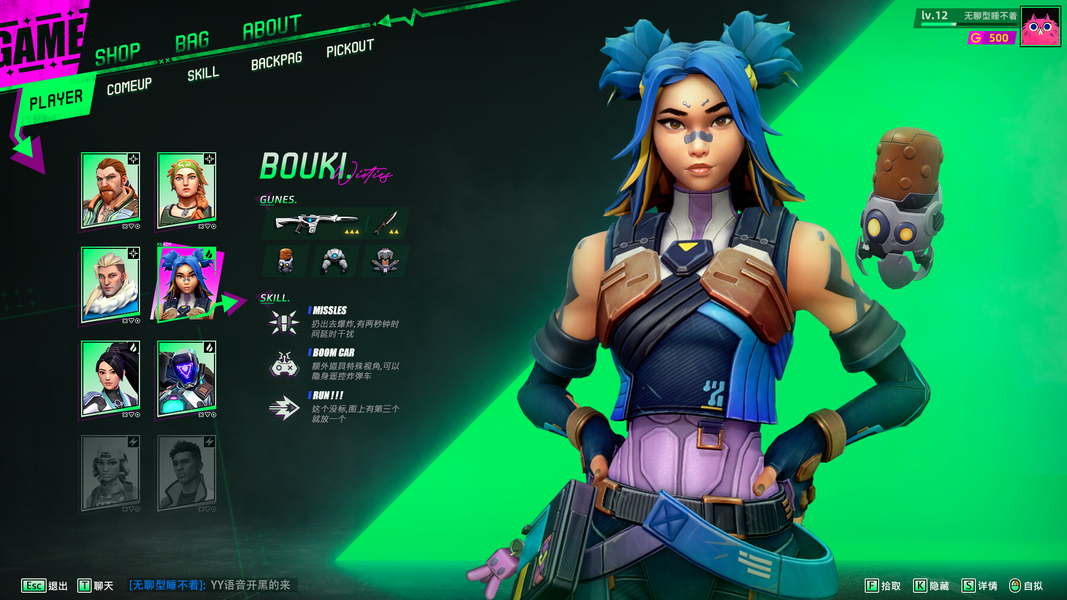Open the pink owl profile avatar
This screenshot has height=600, width=1067.
[x=1040, y=27]
